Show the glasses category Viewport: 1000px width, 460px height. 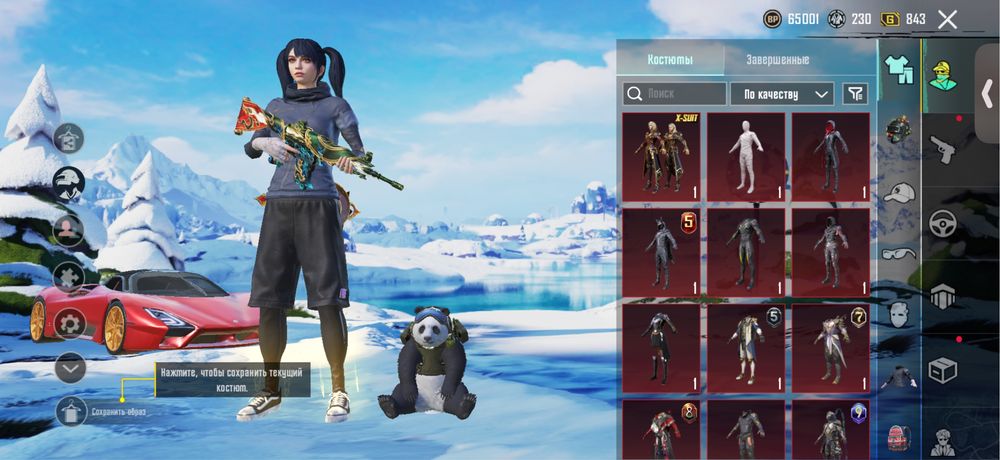[899, 253]
